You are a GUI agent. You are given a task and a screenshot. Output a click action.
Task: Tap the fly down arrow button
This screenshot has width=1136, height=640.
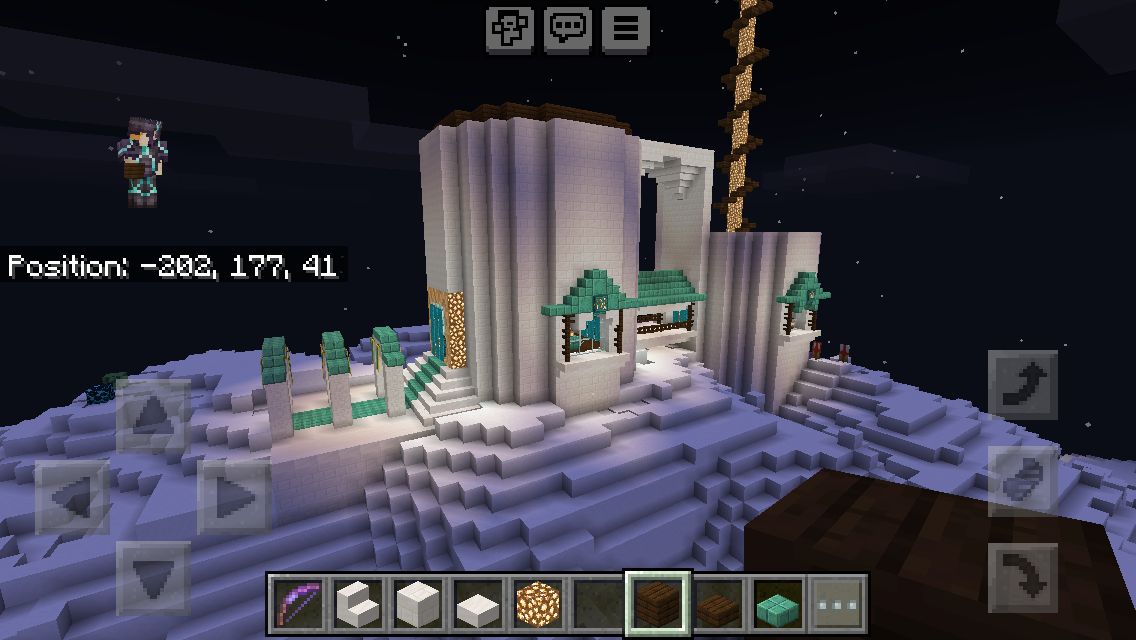pyautogui.click(x=1023, y=578)
